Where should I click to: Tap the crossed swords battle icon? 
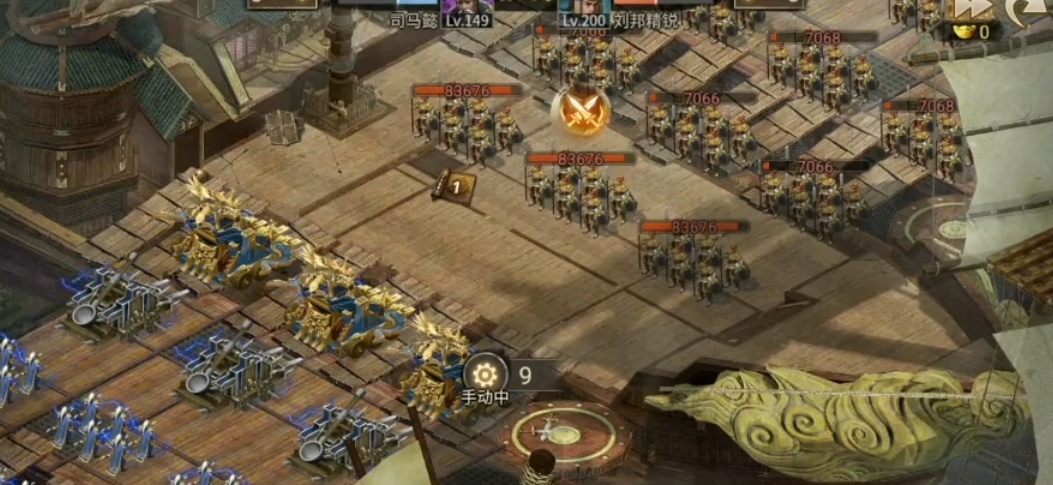point(579,110)
